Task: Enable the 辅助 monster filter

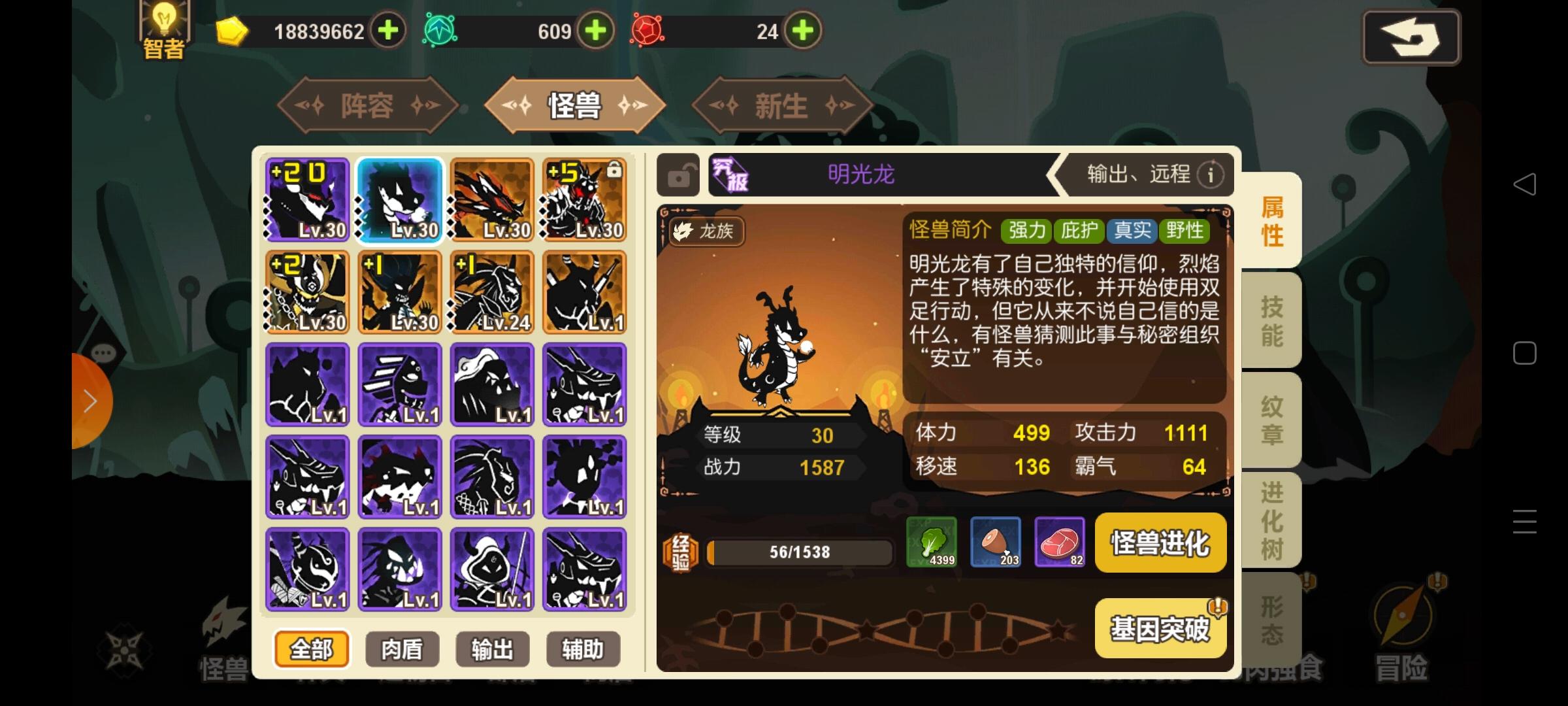Action: (583, 649)
